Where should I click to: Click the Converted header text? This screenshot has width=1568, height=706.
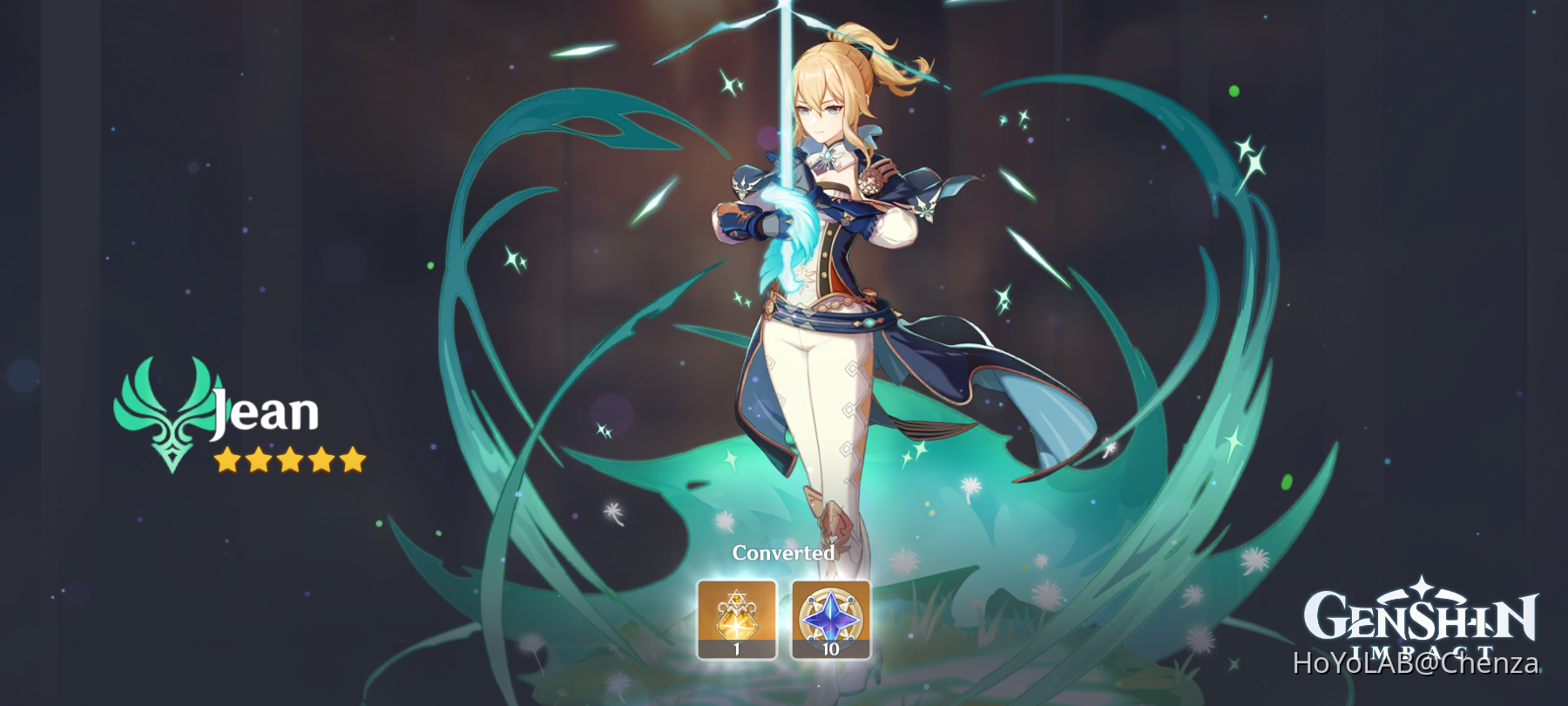pyautogui.click(x=783, y=553)
